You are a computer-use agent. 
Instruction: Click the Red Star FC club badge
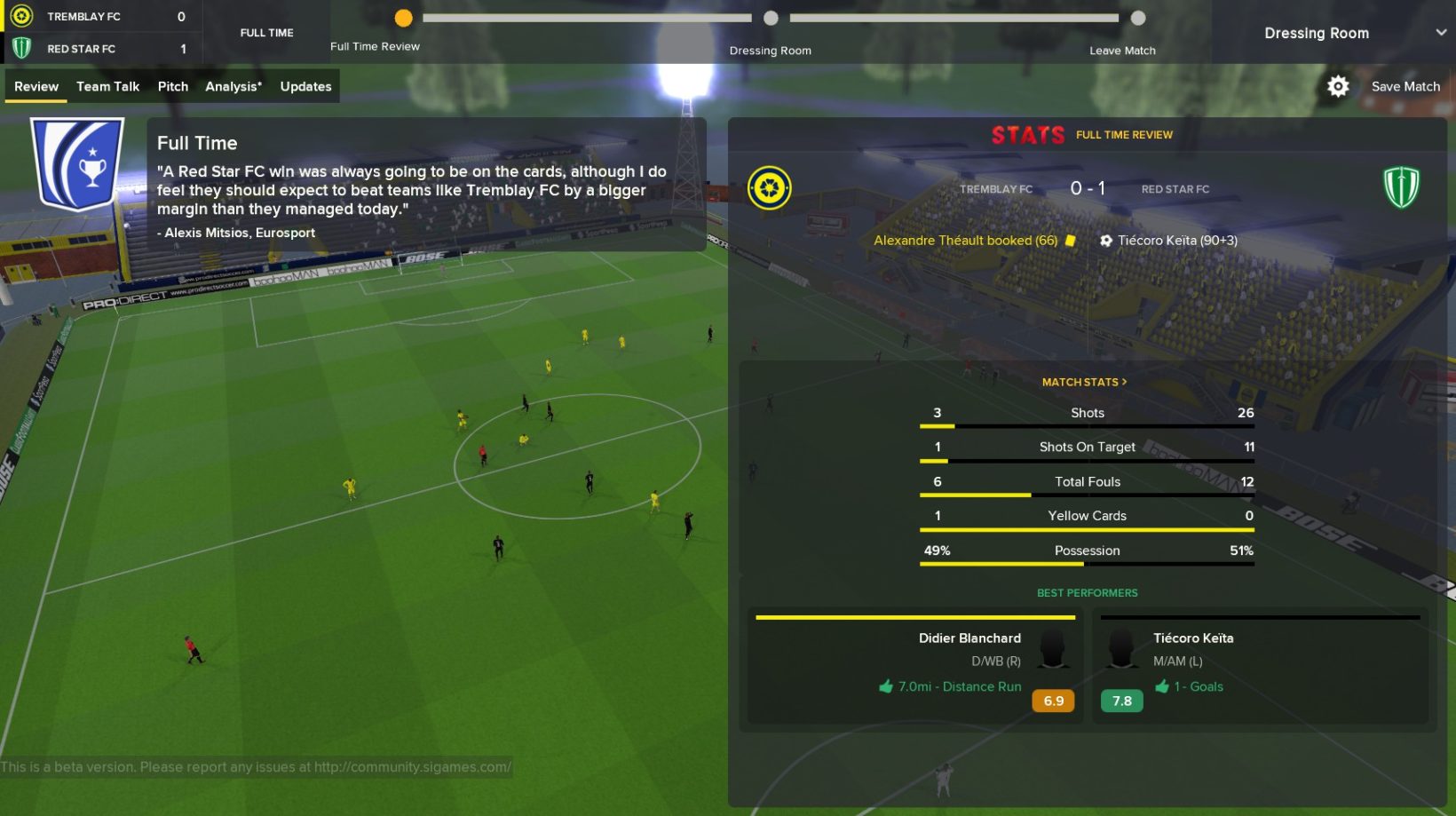pyautogui.click(x=1401, y=187)
